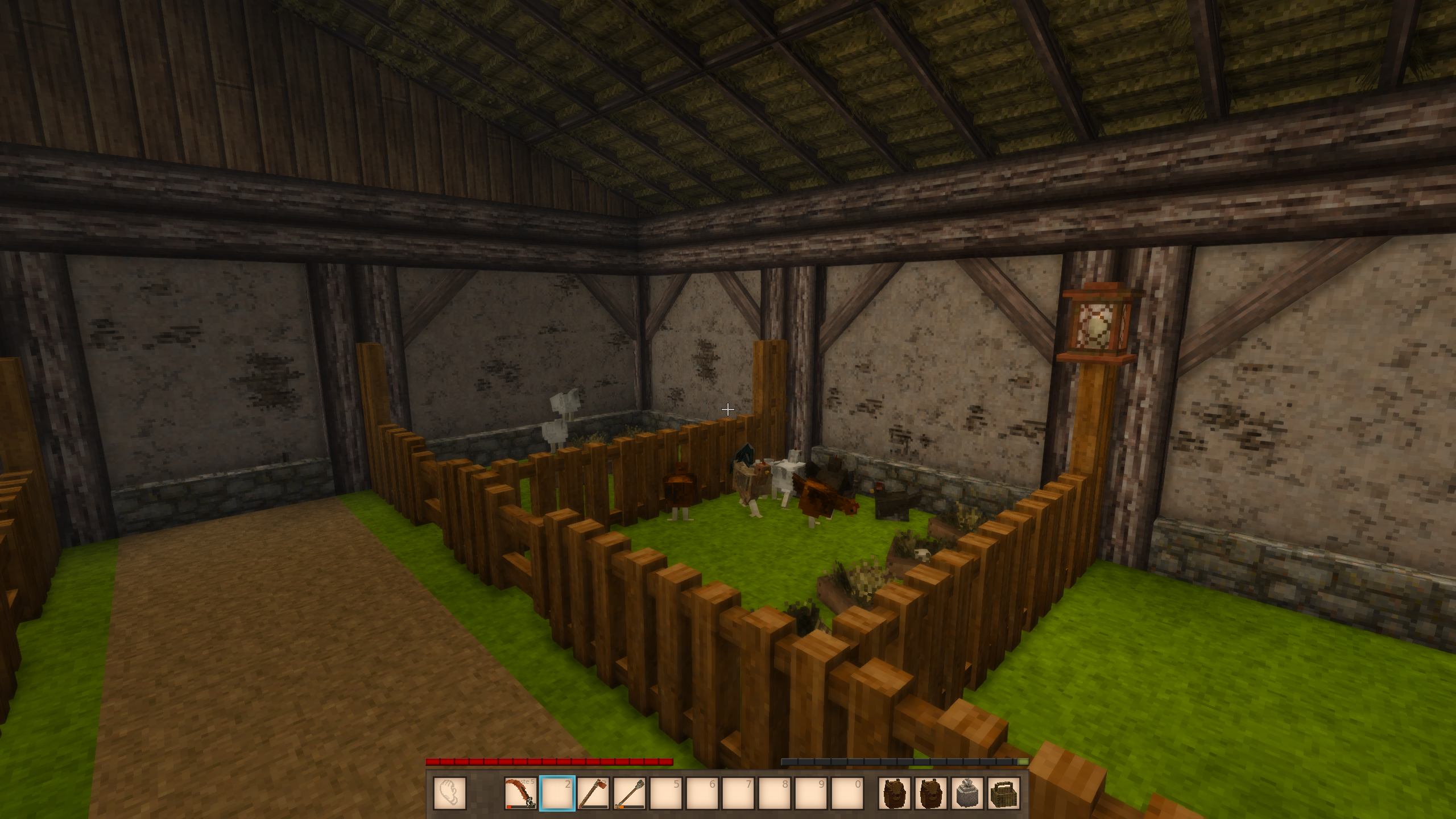Select the woven basket bag slot
Screen dimensions: 1456x819
click(1004, 793)
